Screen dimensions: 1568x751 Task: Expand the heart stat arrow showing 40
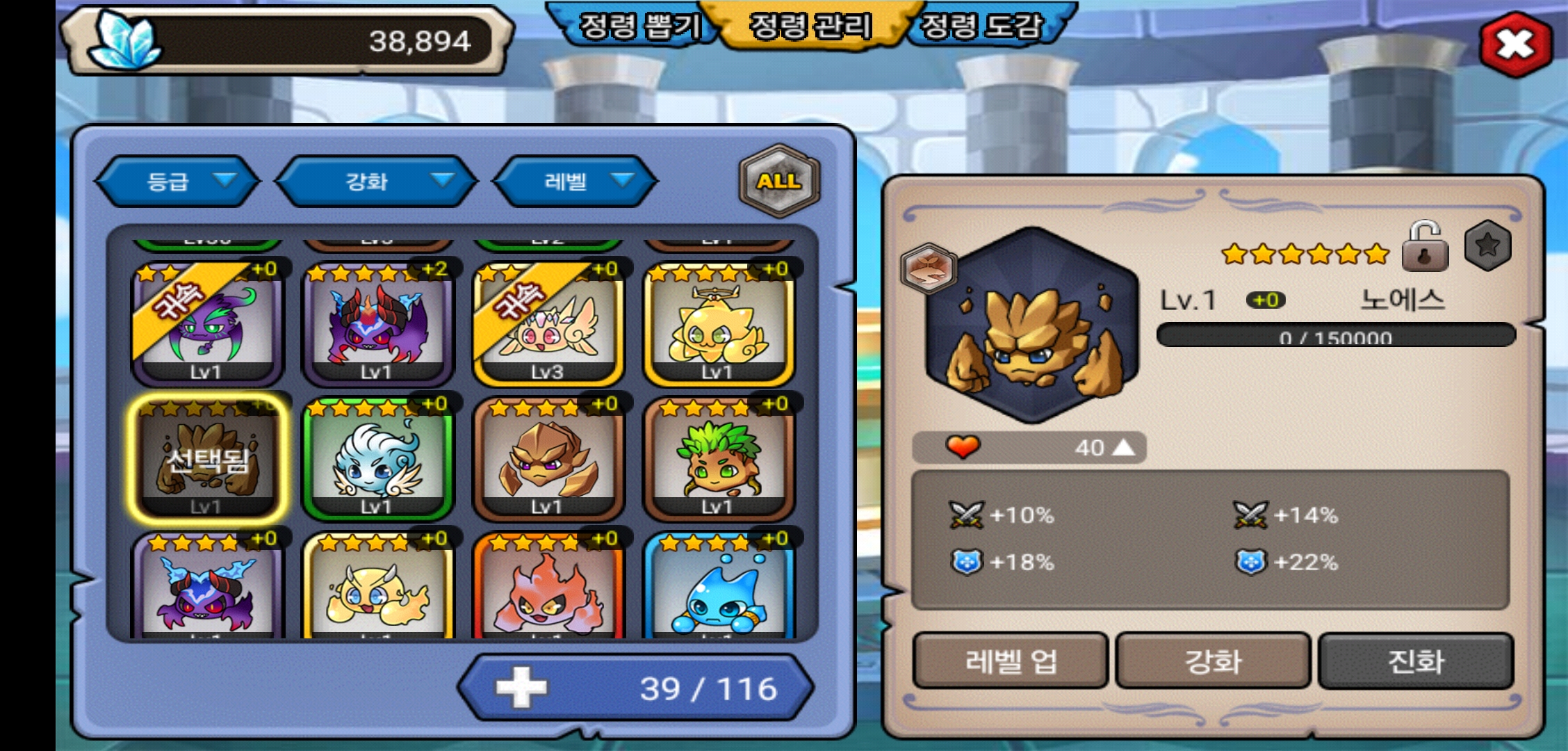pyautogui.click(x=1124, y=447)
